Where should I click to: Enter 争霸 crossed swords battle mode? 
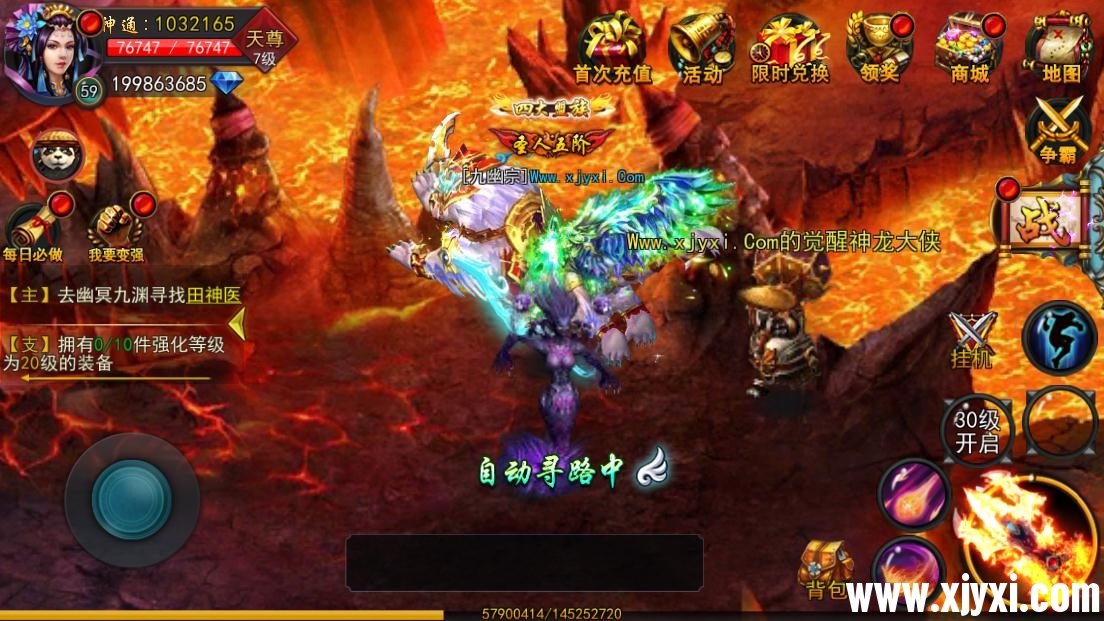tap(1059, 130)
